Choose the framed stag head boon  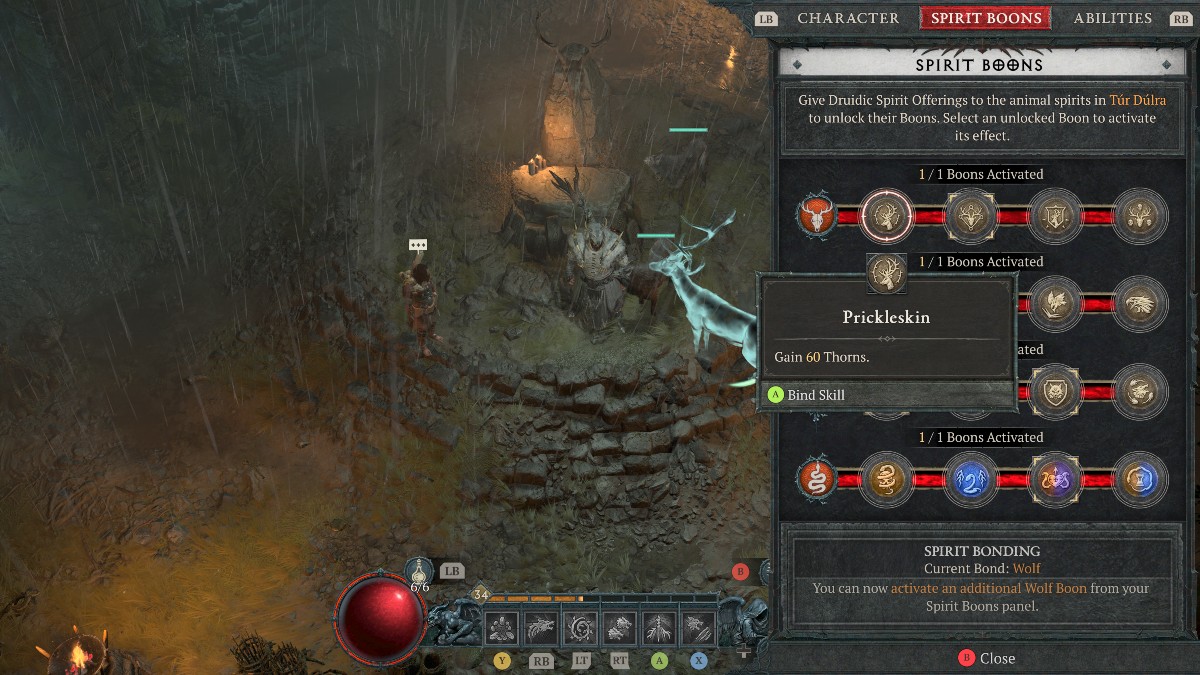coord(968,215)
